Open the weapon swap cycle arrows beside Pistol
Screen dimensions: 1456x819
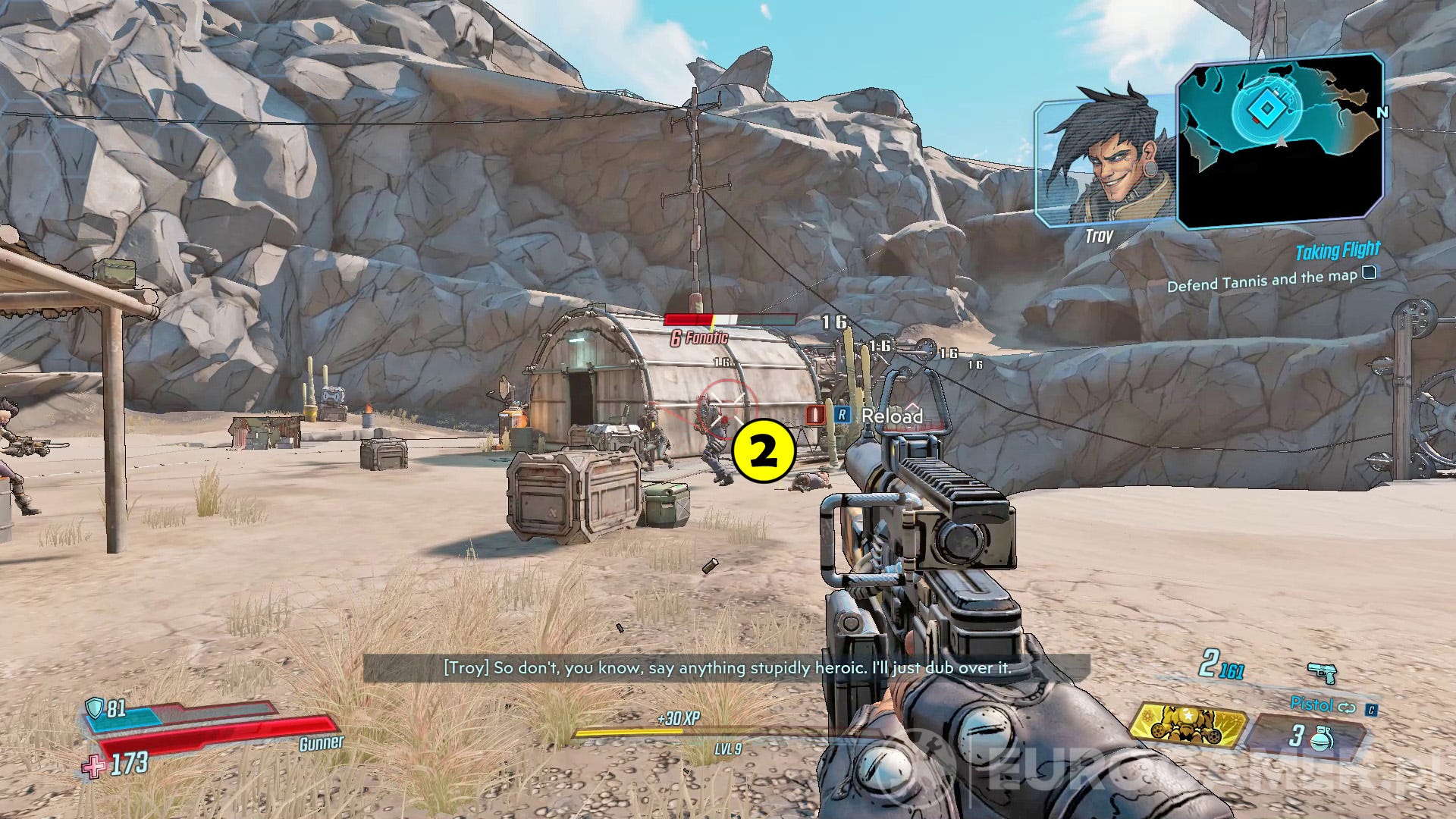(x=1348, y=706)
